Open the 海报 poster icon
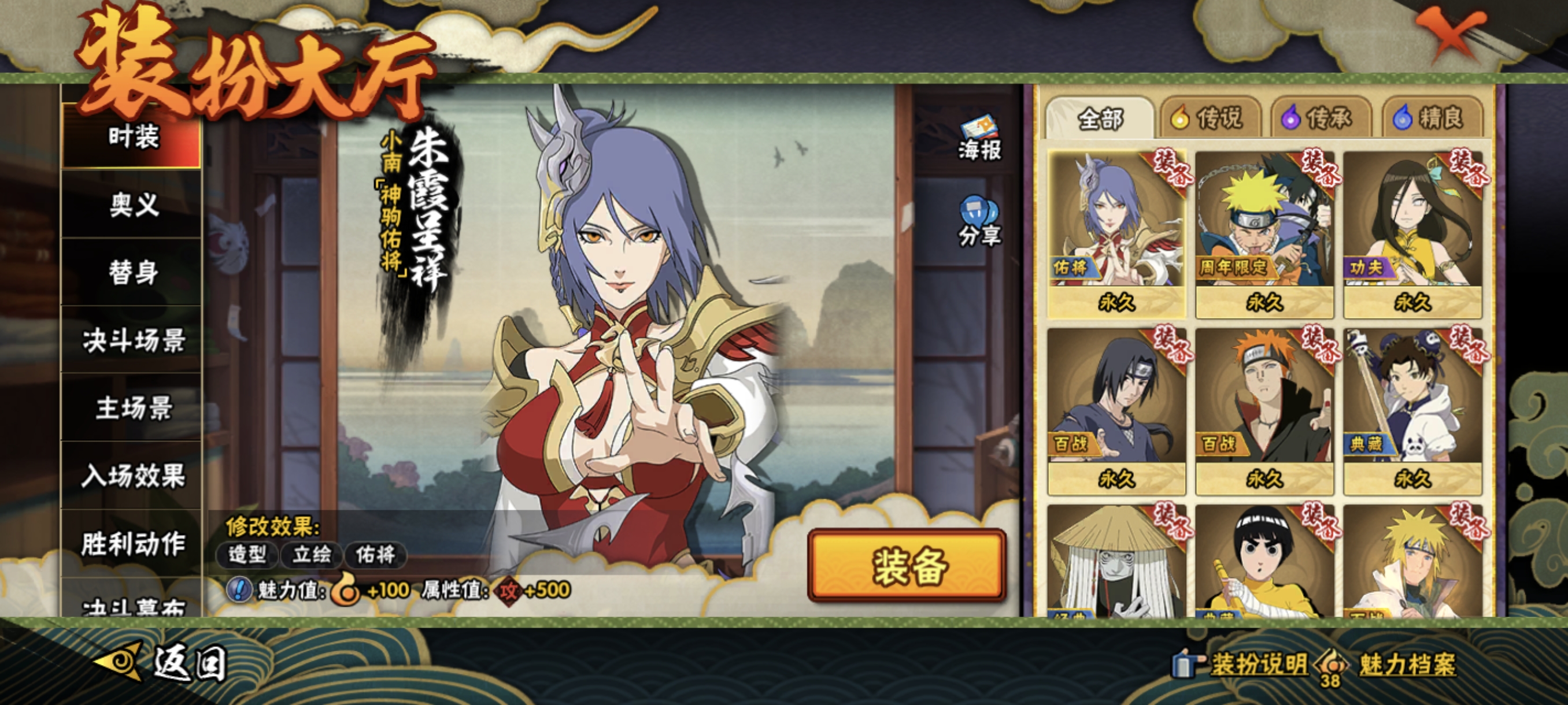Image resolution: width=1568 pixels, height=705 pixels. [x=979, y=138]
